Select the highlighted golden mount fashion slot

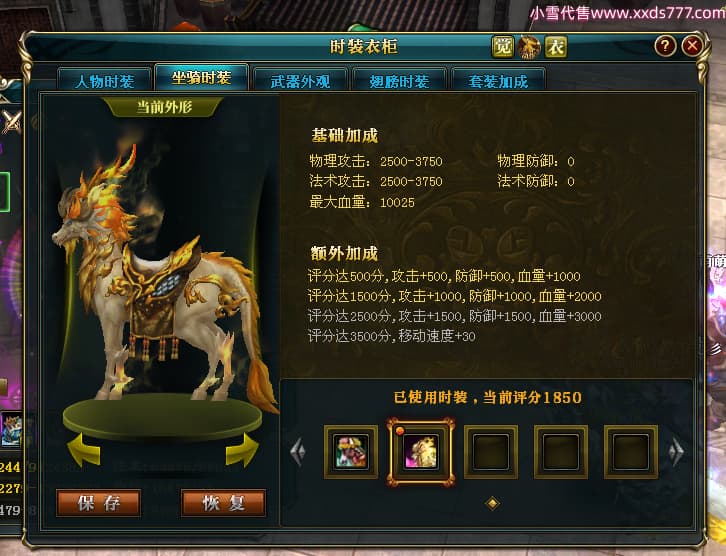click(420, 452)
